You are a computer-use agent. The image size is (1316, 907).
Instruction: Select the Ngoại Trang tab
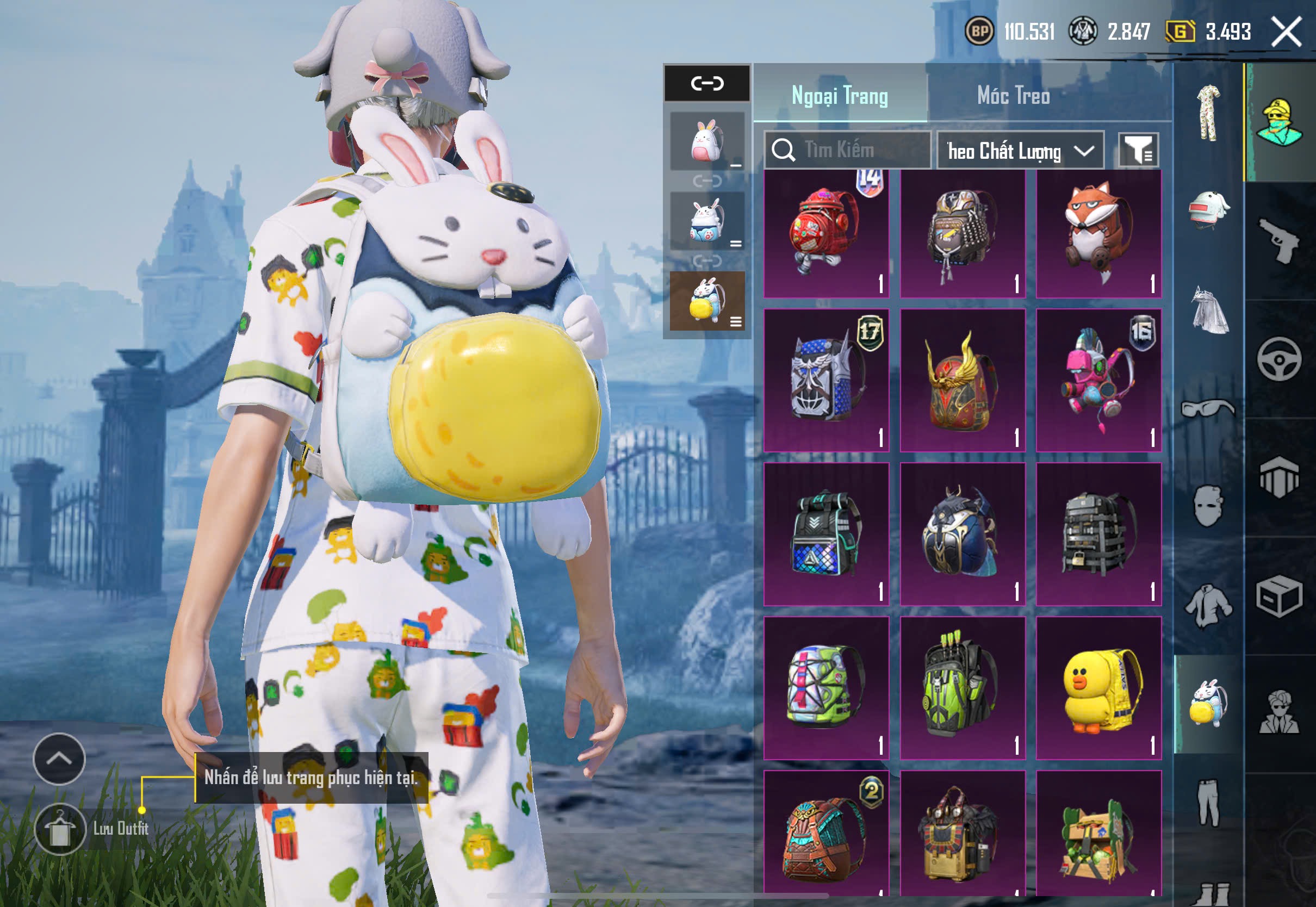(x=839, y=96)
